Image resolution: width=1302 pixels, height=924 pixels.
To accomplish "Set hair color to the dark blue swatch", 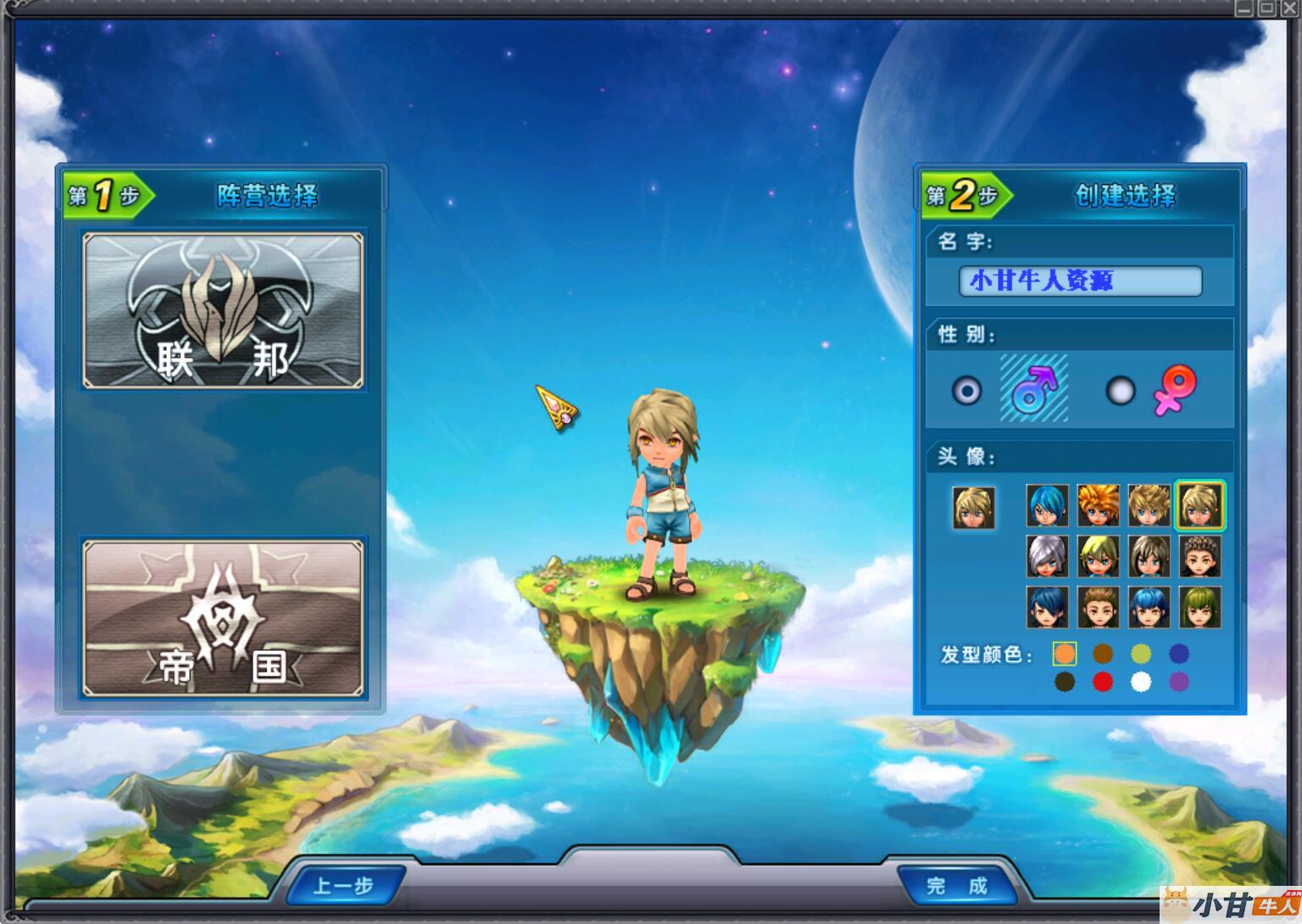I will [x=1179, y=654].
